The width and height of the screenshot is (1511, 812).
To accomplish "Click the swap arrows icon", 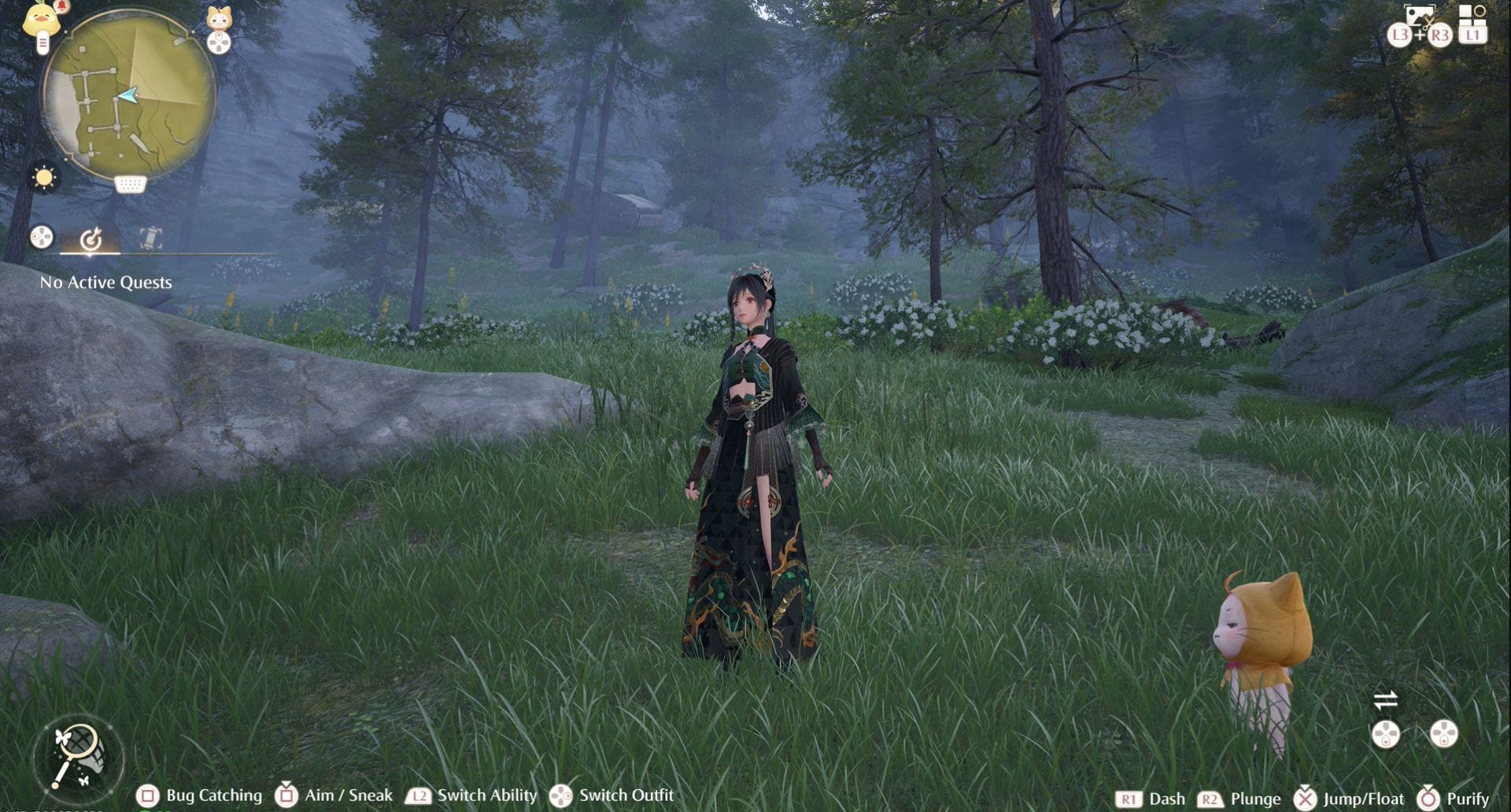I will (x=1386, y=699).
